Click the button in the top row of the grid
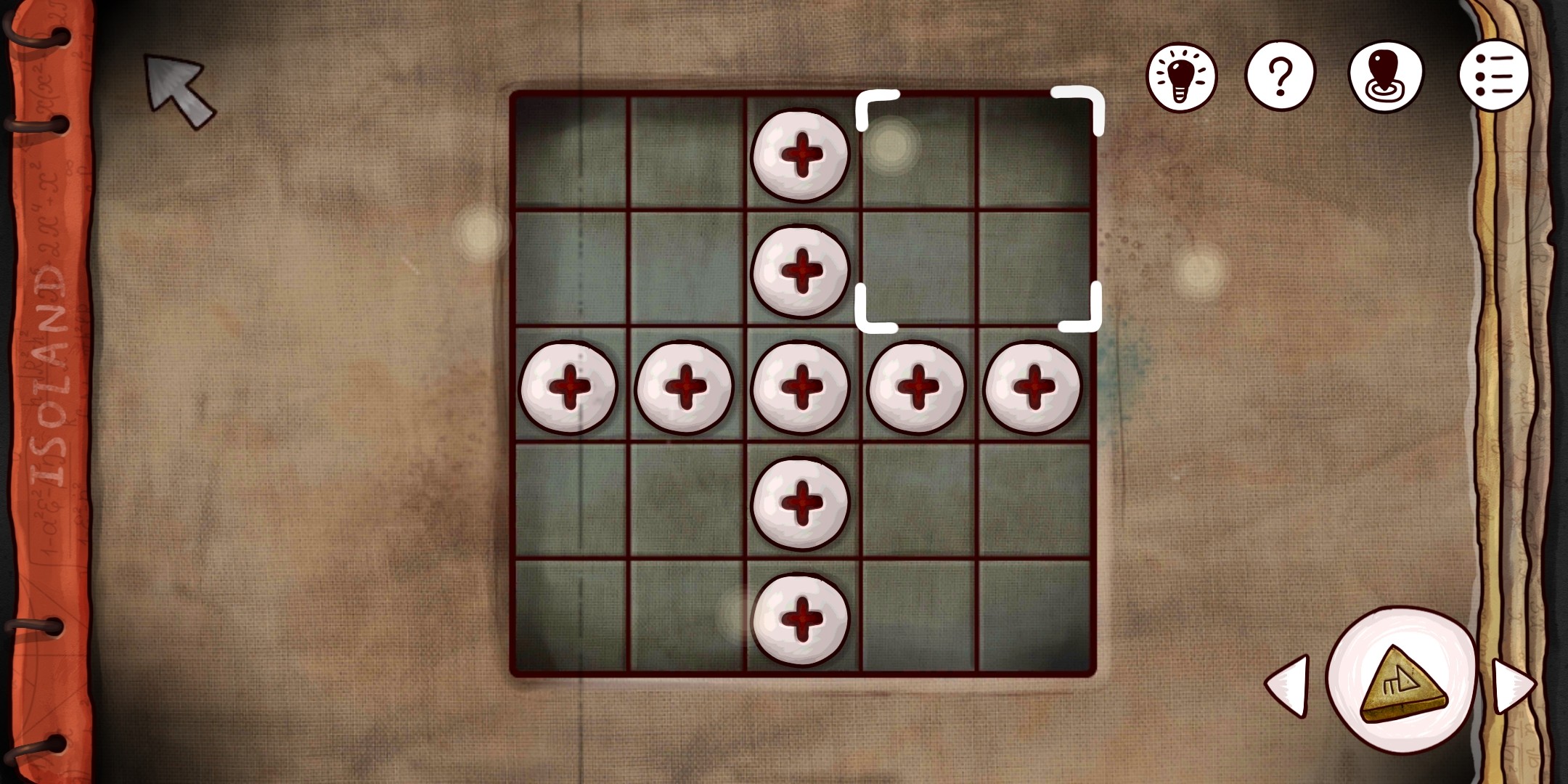Screen dimensions: 1568x784 (800, 155)
